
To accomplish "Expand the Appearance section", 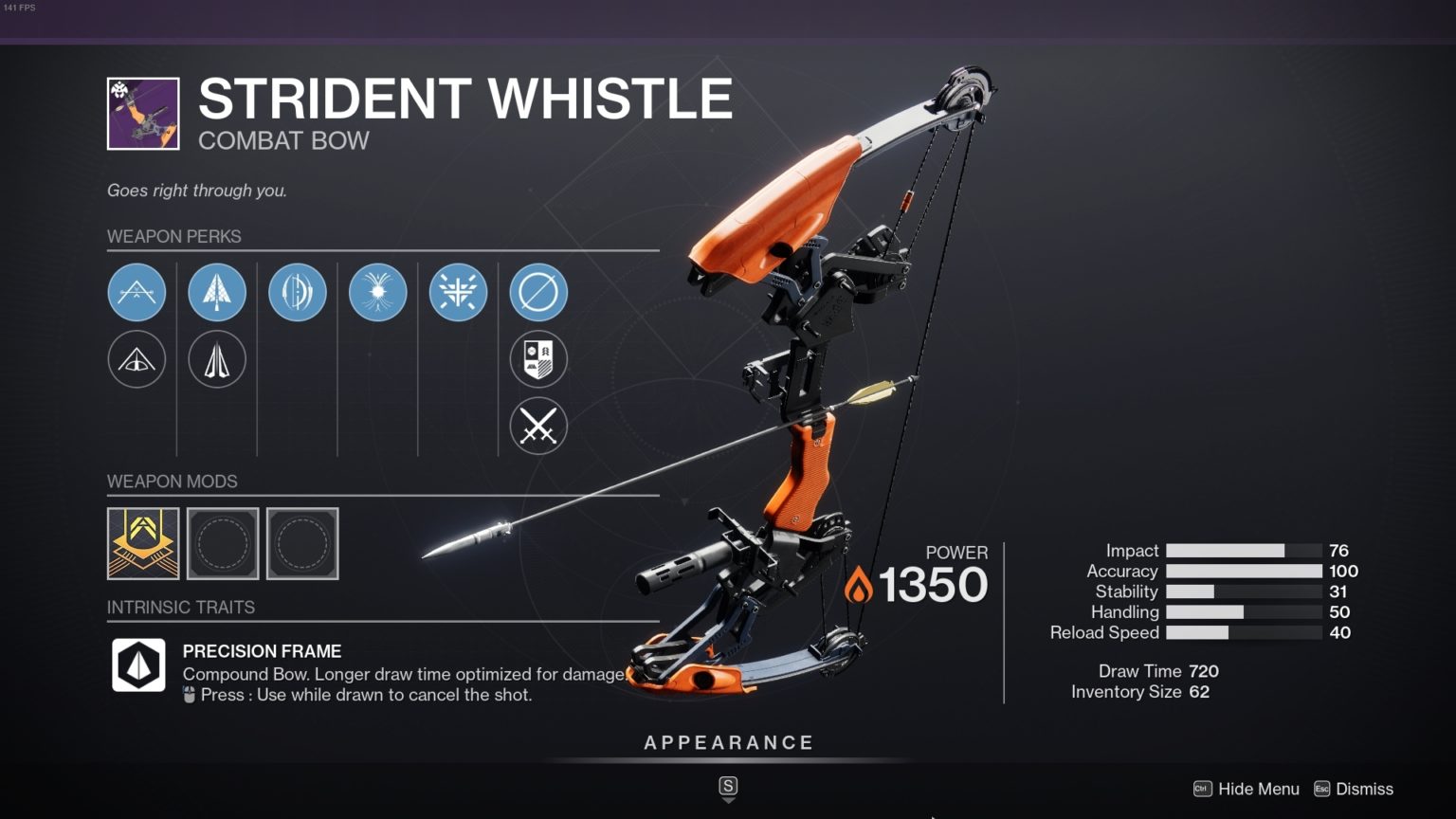I will click(x=728, y=742).
